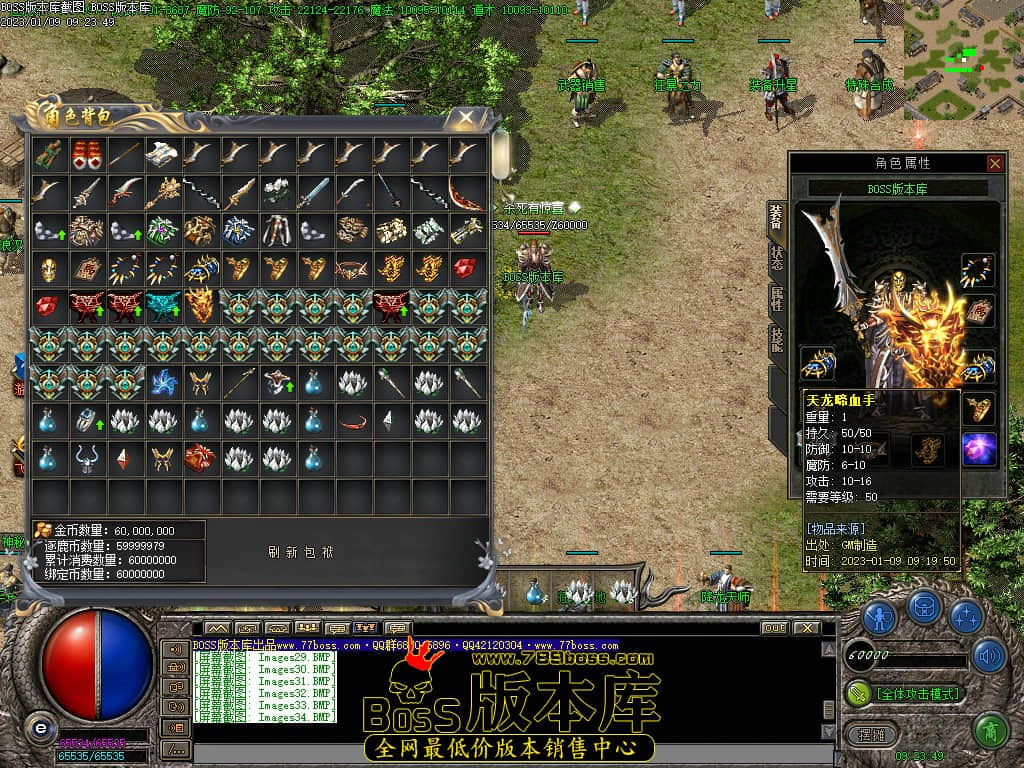The image size is (1024, 768).
Task: Close the 角色属性 character attributes panel
Action: (994, 163)
